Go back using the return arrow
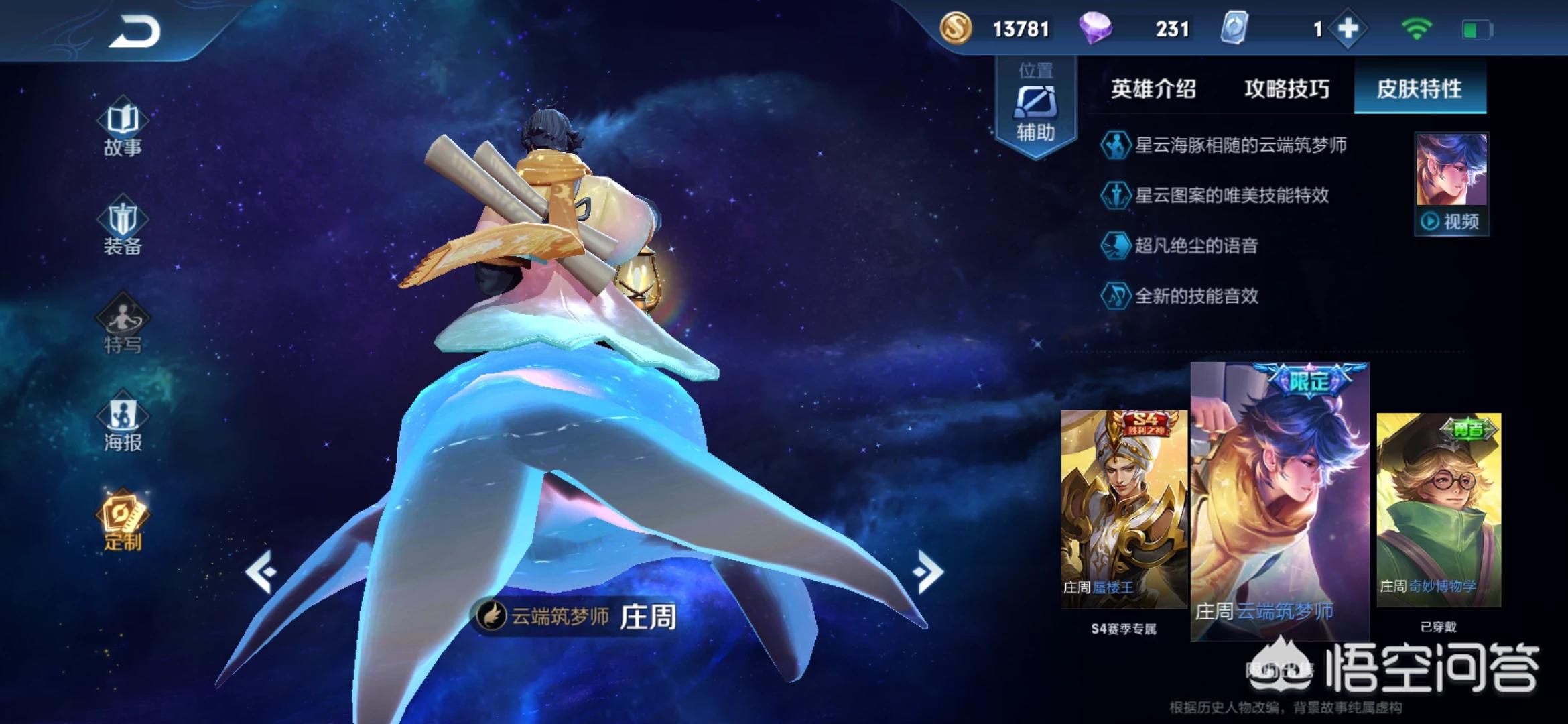1568x724 pixels. (x=135, y=31)
